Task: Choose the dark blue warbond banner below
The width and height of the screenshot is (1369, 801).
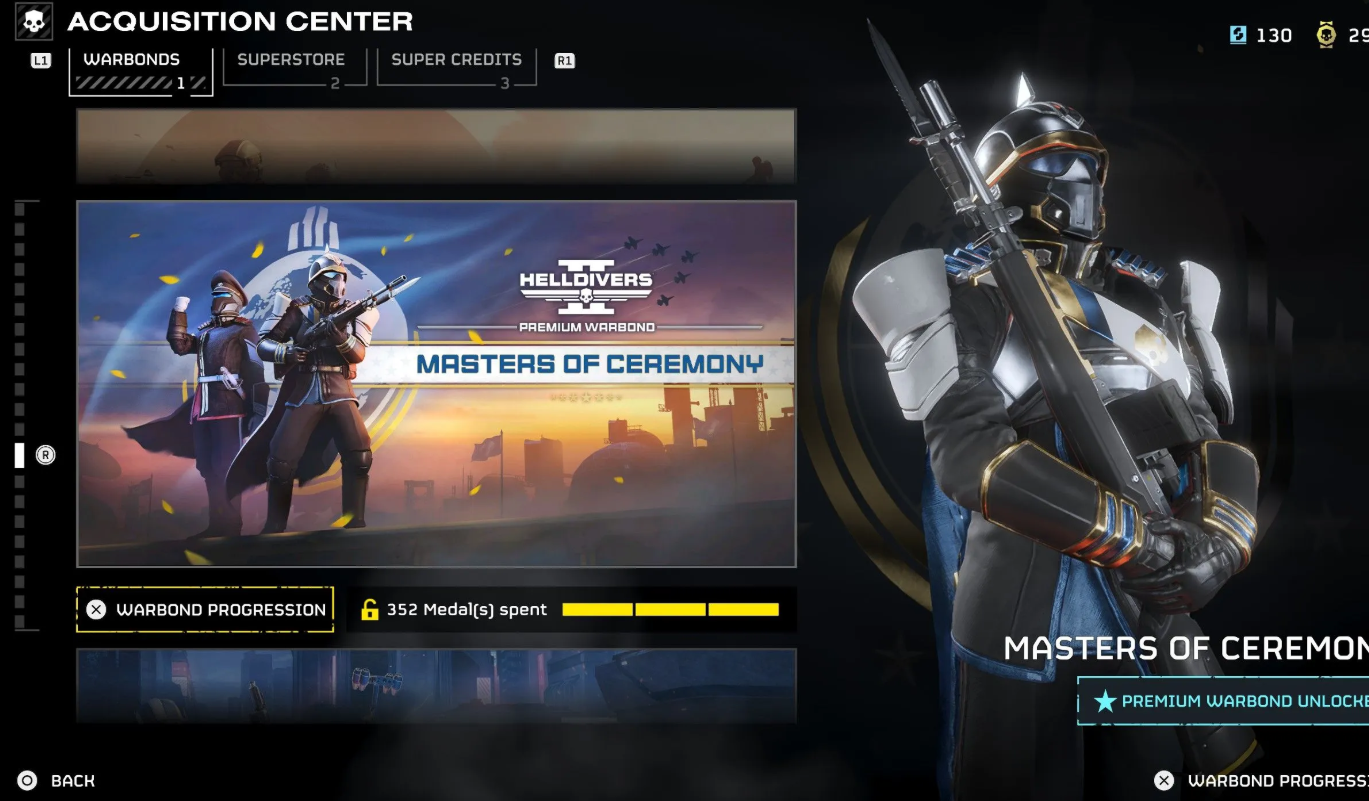Action: (x=436, y=685)
